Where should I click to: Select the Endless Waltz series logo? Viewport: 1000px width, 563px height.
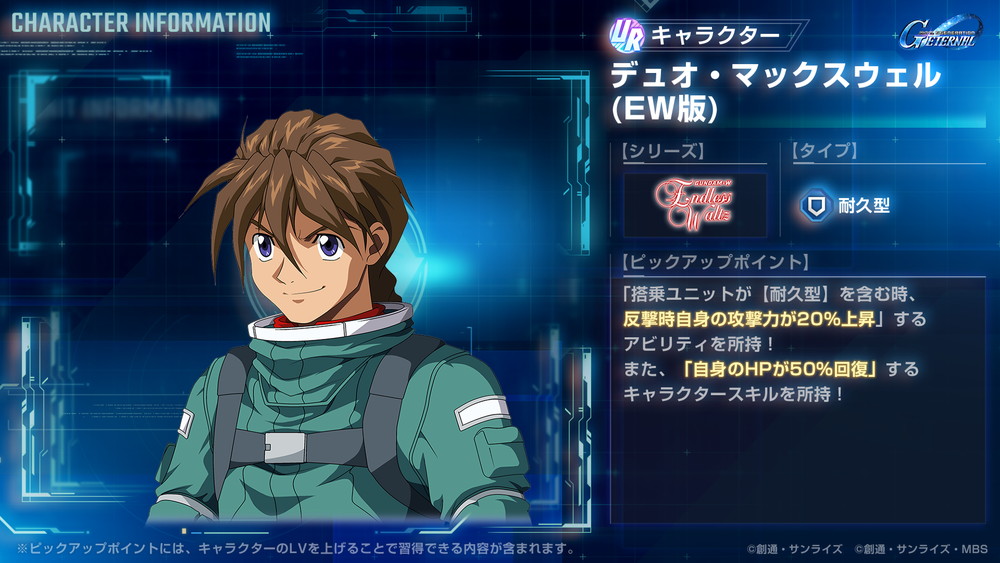694,205
